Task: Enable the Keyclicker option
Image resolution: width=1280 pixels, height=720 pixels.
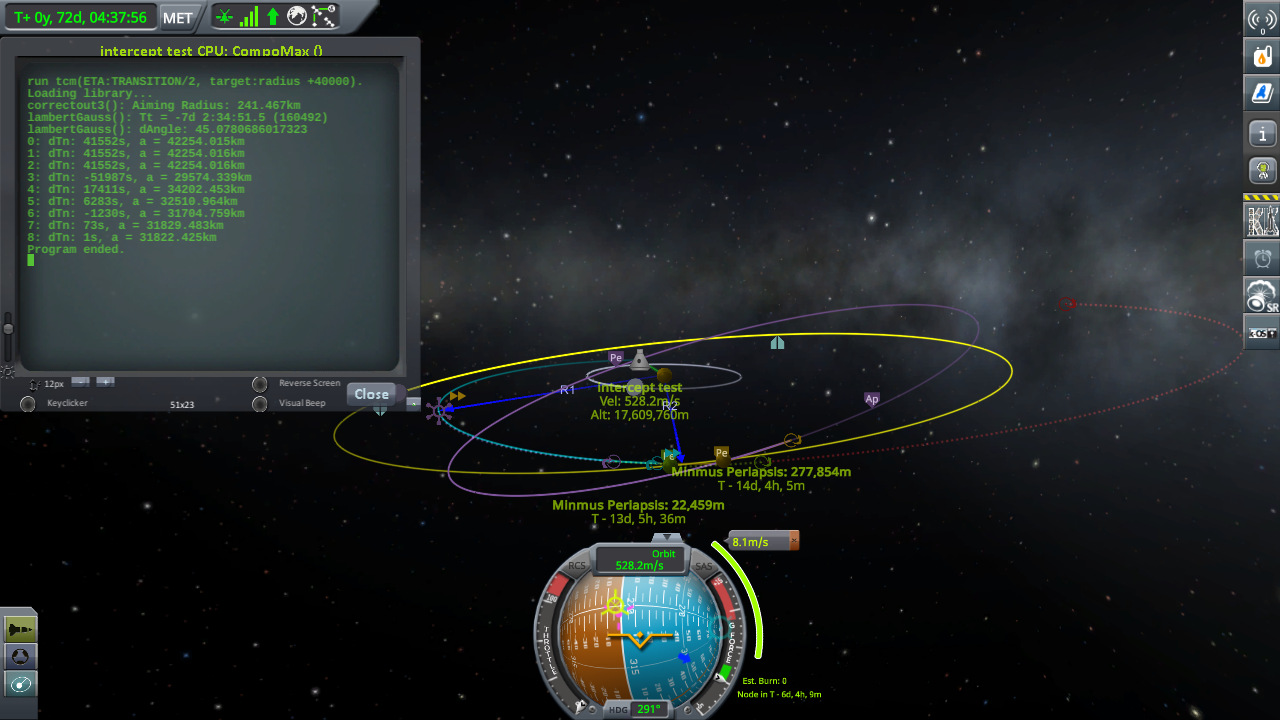Action: pyautogui.click(x=28, y=404)
